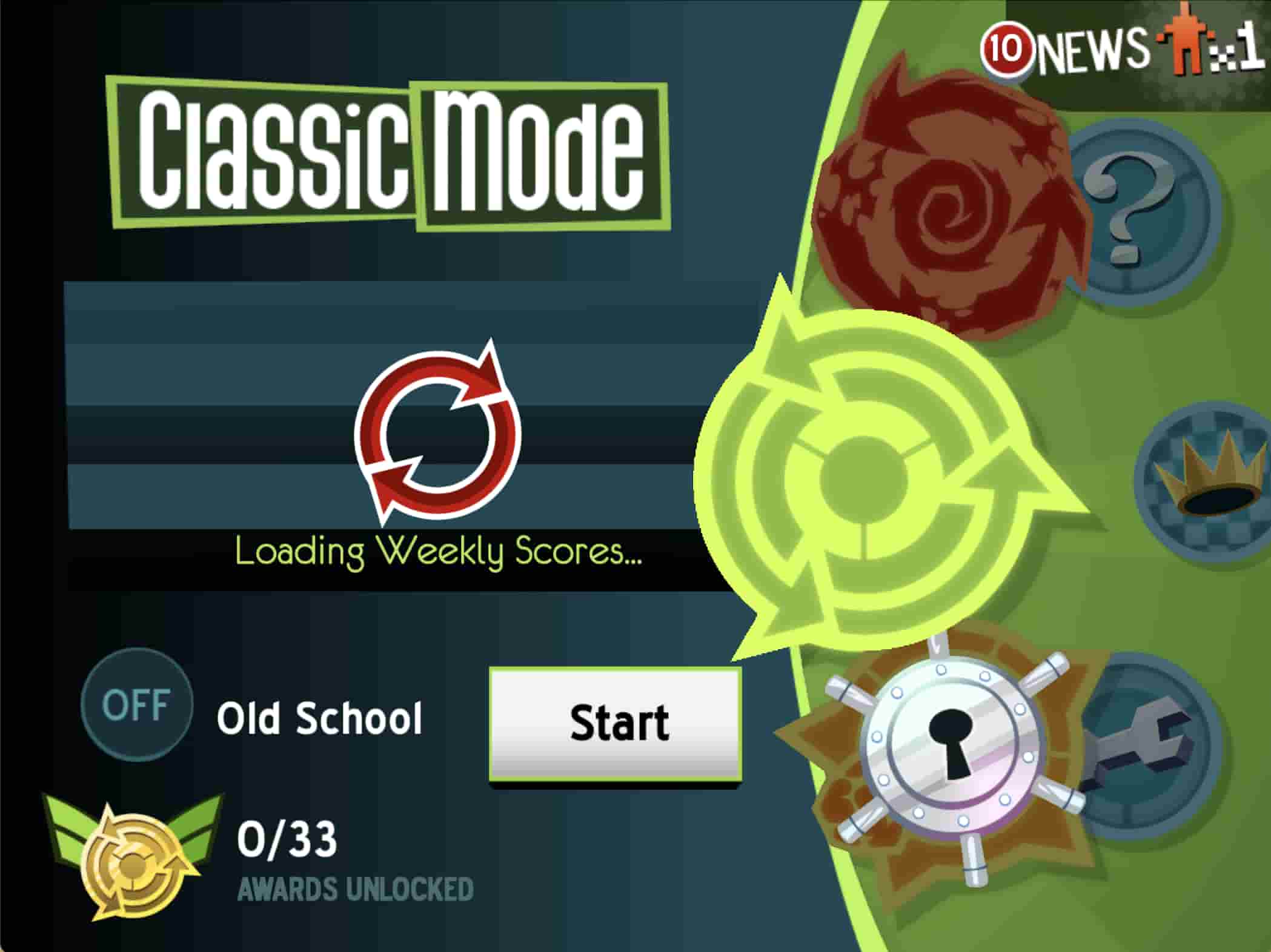The width and height of the screenshot is (1271, 952).
Task: Toggle the Old School OFF switch
Action: point(137,704)
